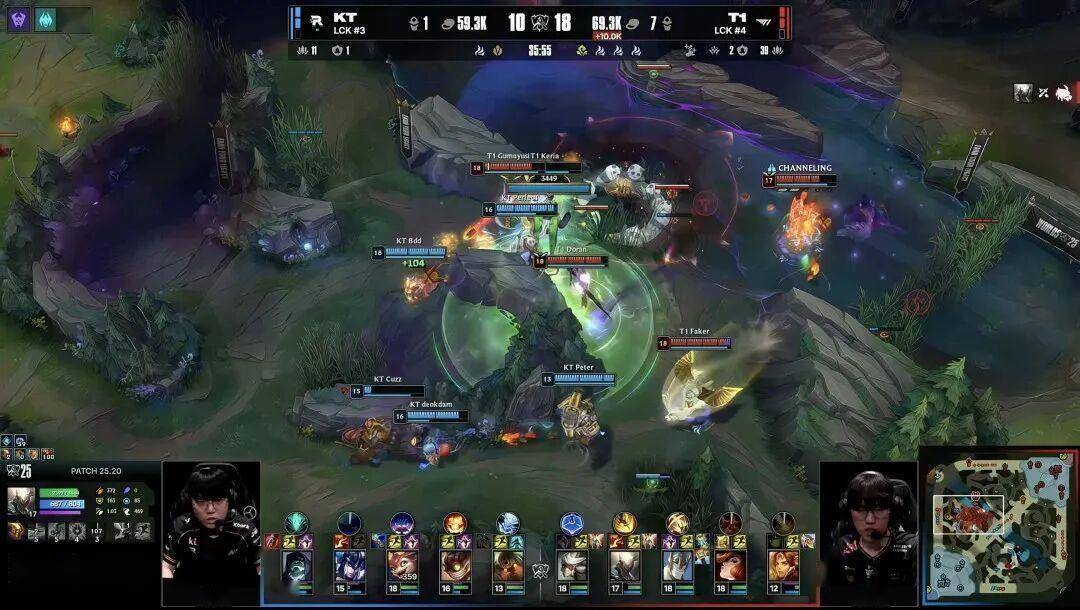Choose the small dragon champion portrait

tap(402, 566)
